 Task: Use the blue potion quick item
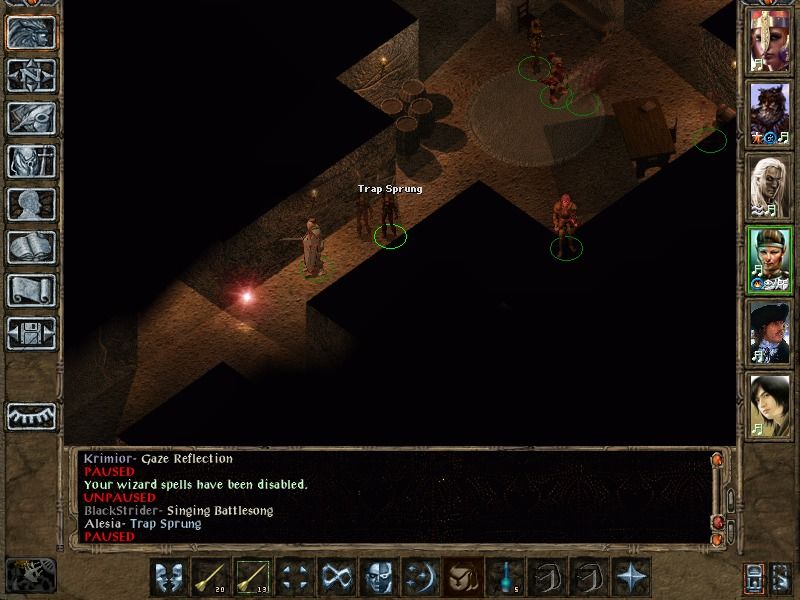[x=506, y=577]
